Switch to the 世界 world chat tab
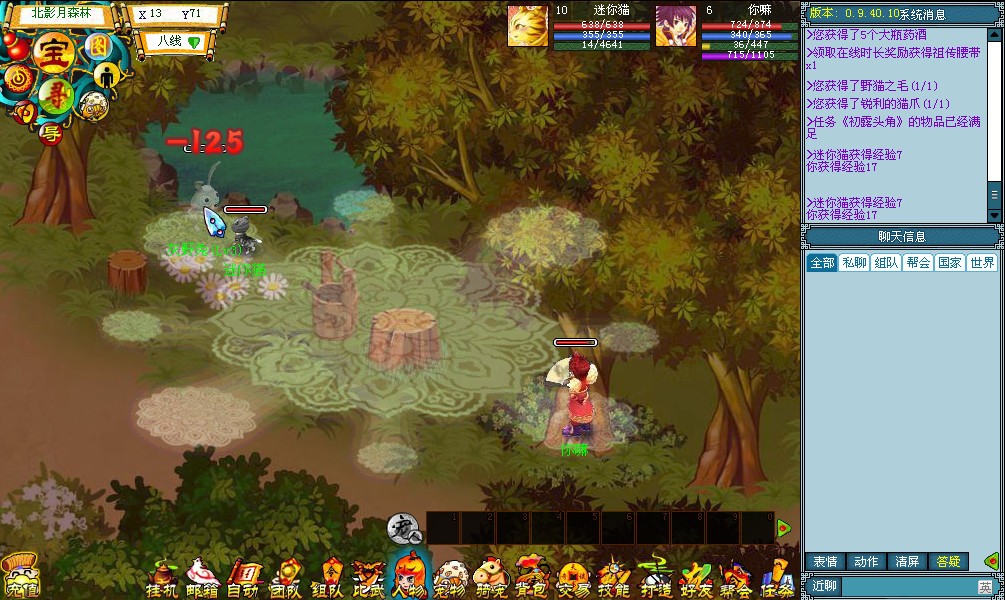1005x600 pixels. point(982,262)
